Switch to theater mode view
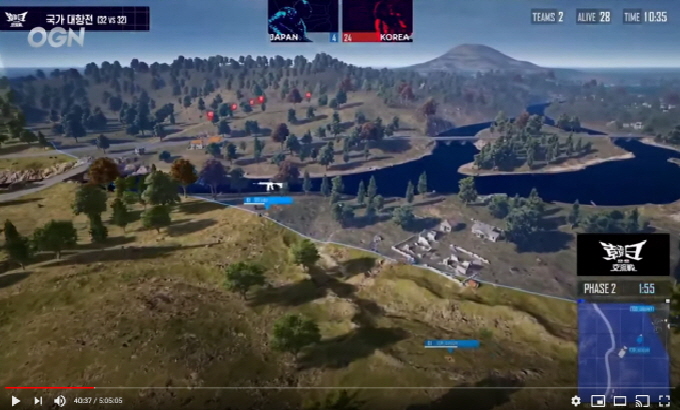 [618, 400]
